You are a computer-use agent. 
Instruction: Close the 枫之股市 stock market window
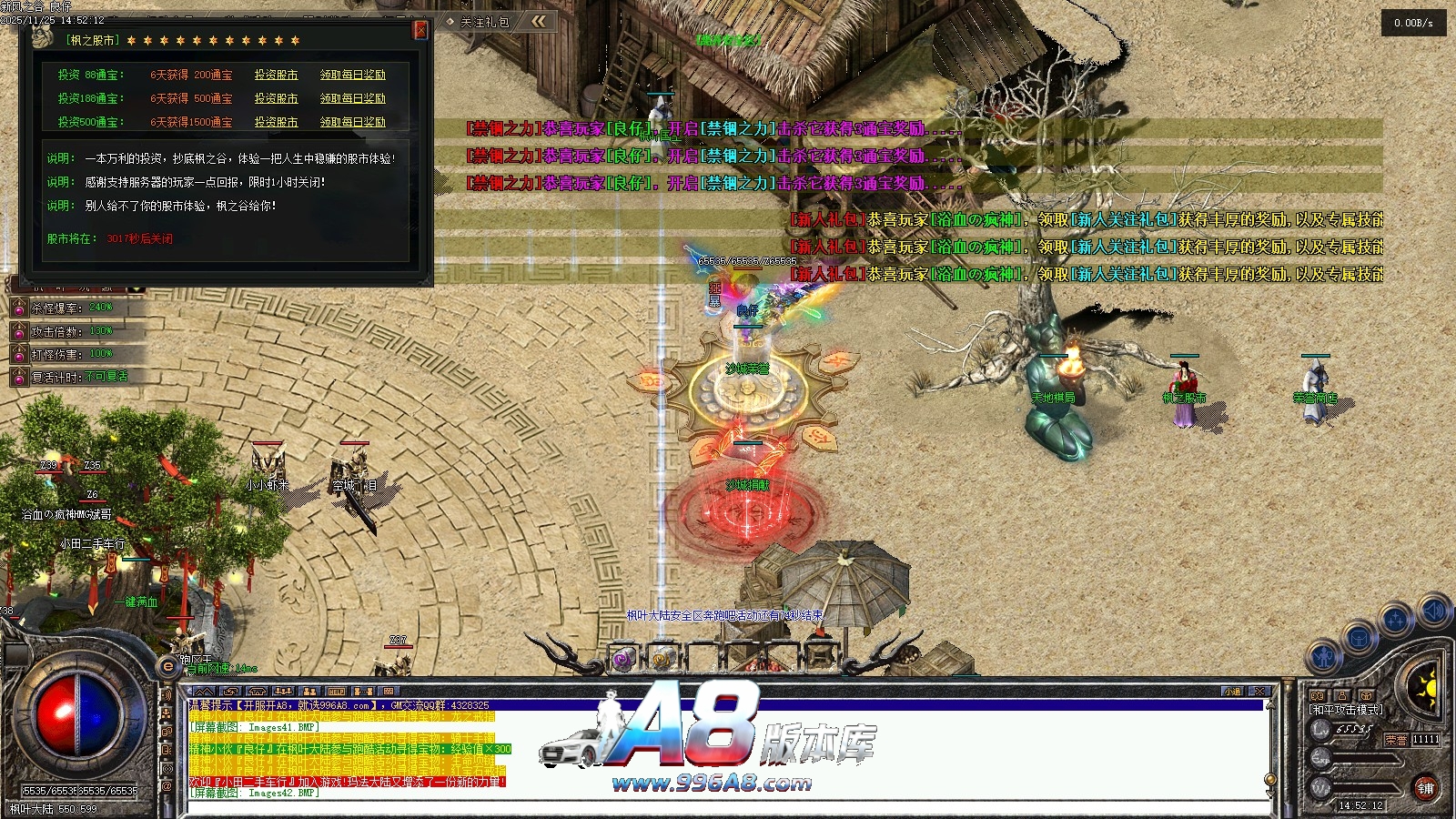click(420, 30)
